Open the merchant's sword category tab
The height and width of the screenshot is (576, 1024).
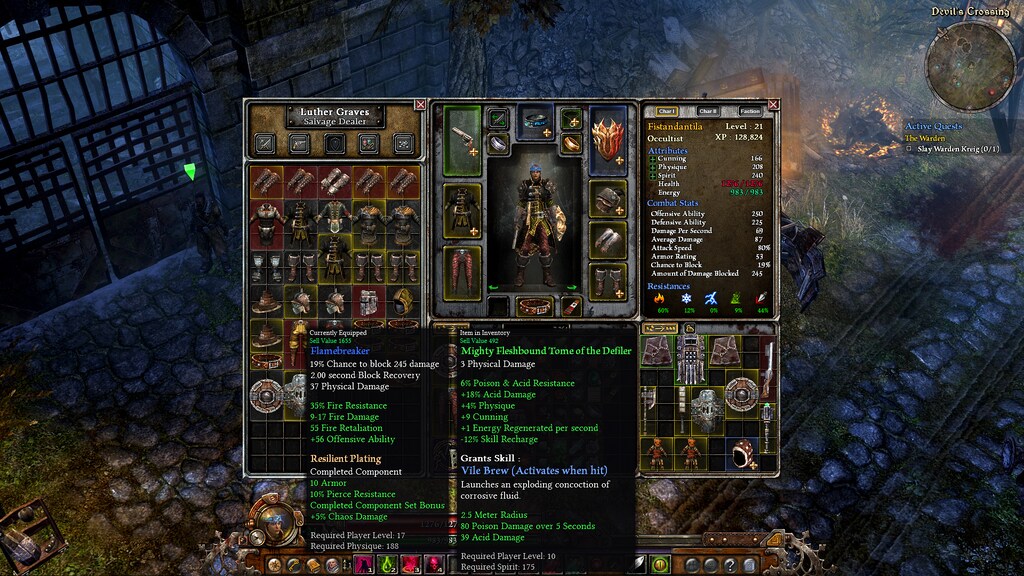pos(266,143)
